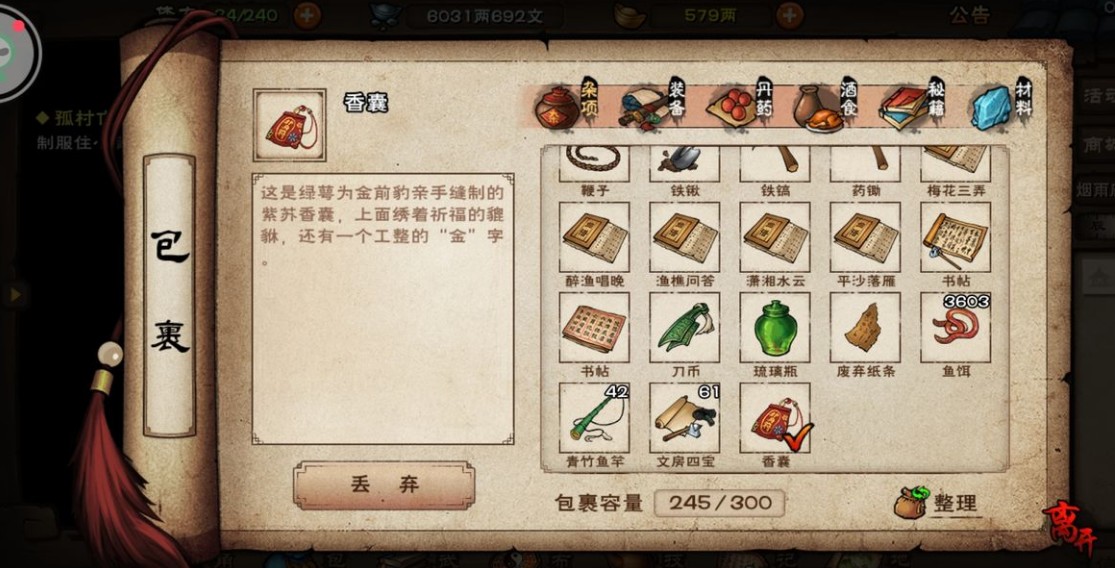
Task: Switch to the 秘籍 manuals tab
Action: [x=914, y=107]
